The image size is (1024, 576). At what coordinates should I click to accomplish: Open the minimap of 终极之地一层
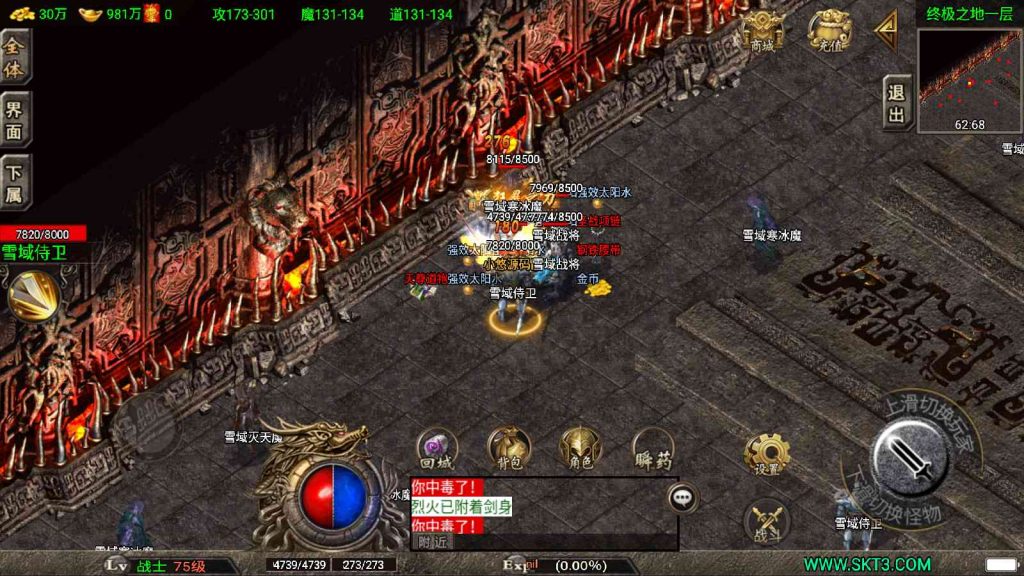click(x=969, y=80)
